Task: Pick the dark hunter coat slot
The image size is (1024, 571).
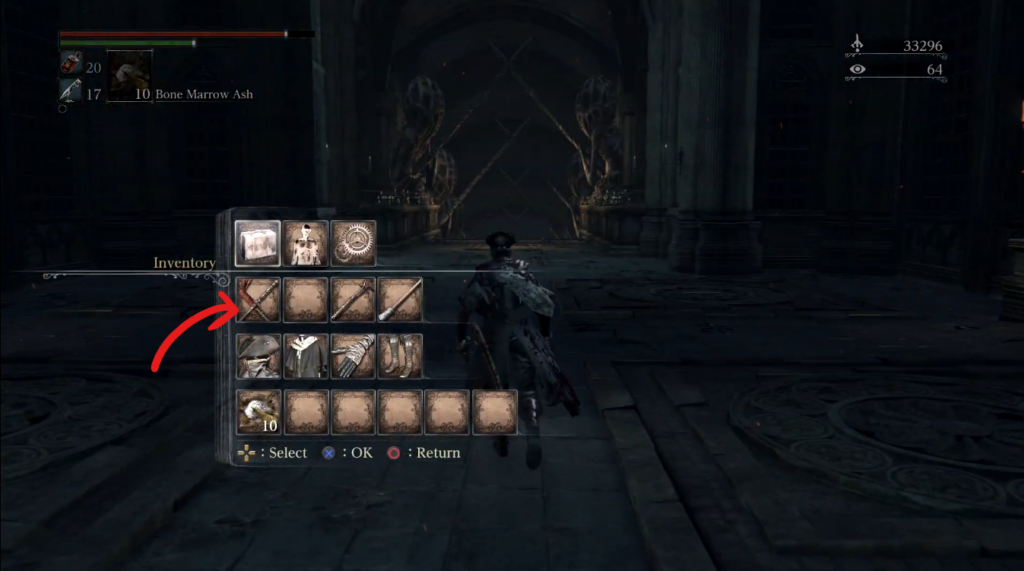Action: pyautogui.click(x=306, y=356)
